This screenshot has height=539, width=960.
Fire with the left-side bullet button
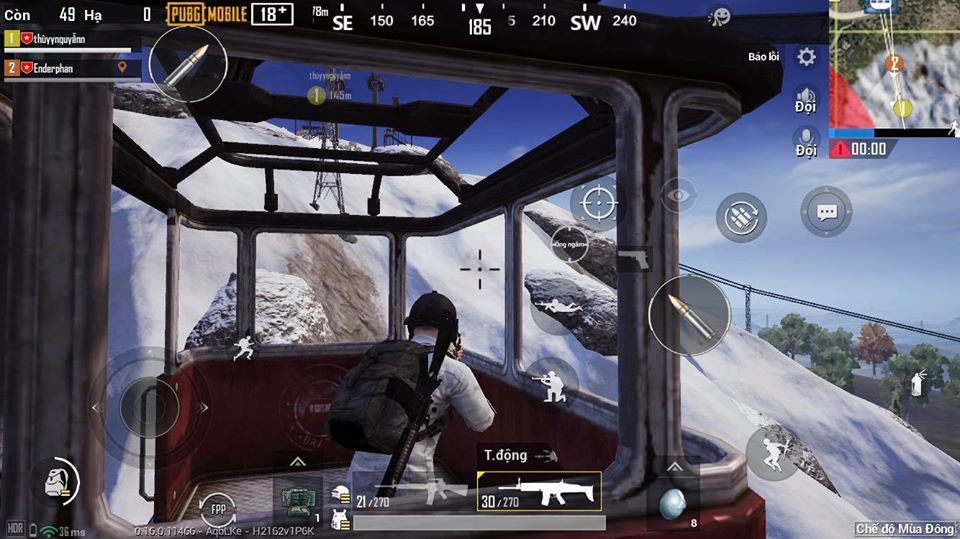[x=188, y=64]
